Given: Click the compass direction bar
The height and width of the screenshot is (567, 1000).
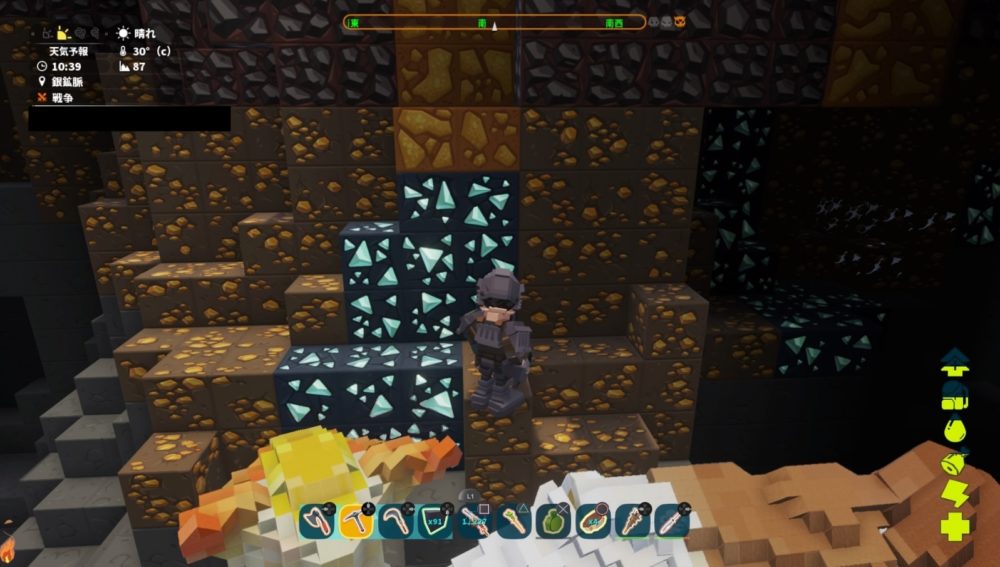Looking at the screenshot, I should (x=494, y=22).
